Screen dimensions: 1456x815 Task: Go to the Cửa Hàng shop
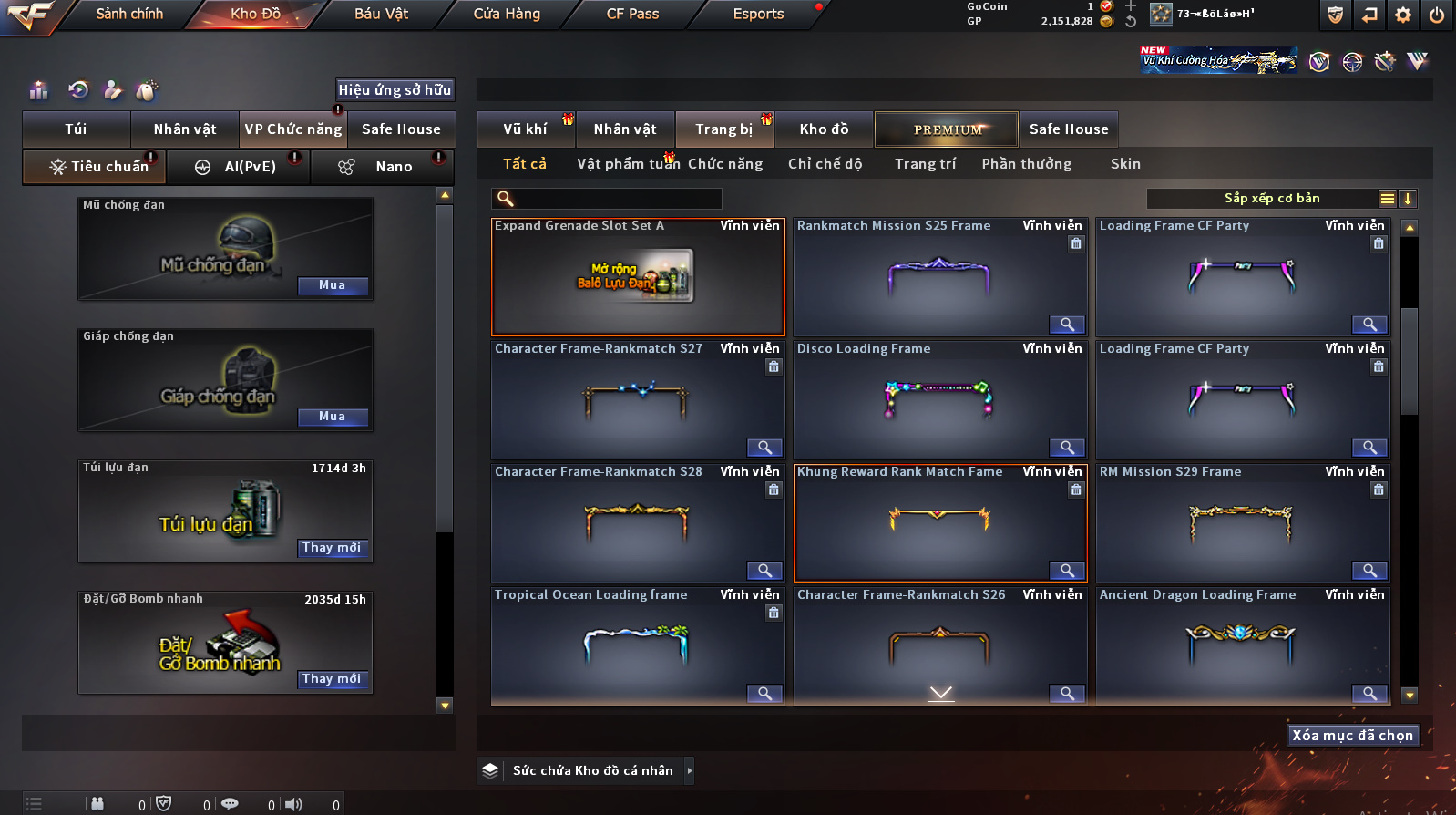(x=507, y=14)
